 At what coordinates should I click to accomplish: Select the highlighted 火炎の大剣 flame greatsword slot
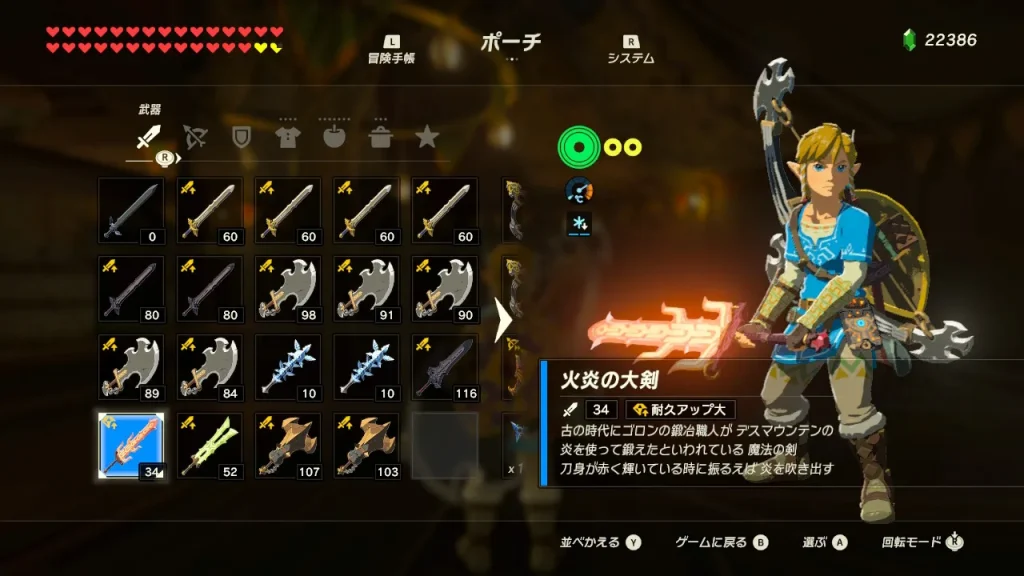(131, 445)
